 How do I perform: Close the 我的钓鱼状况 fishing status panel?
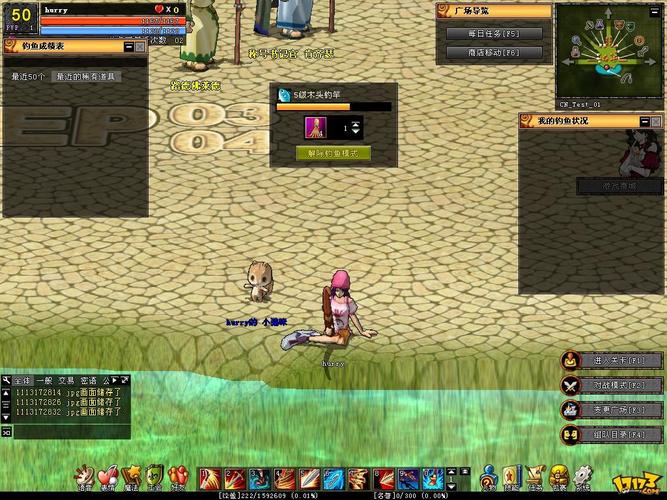coord(657,120)
